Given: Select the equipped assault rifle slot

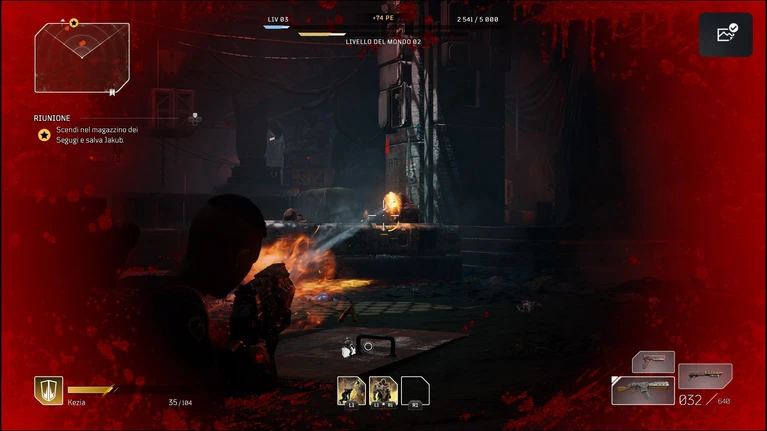Looking at the screenshot, I should 643,390.
